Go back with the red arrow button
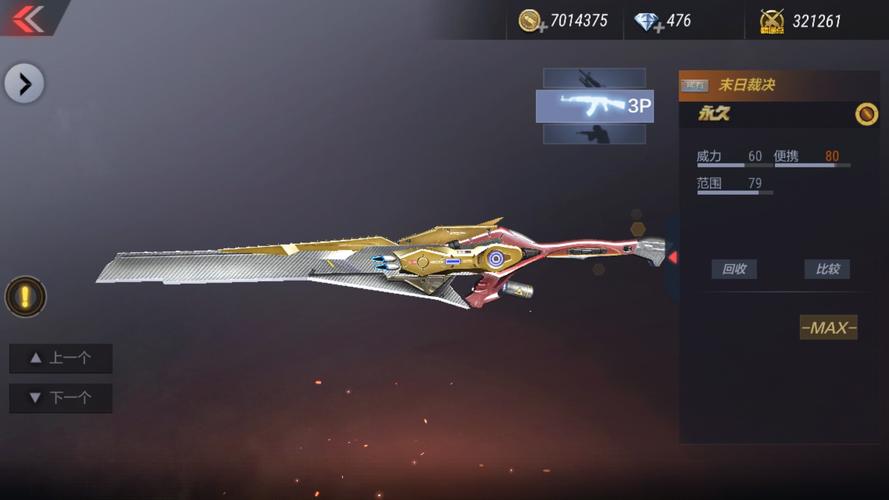 click(x=28, y=19)
